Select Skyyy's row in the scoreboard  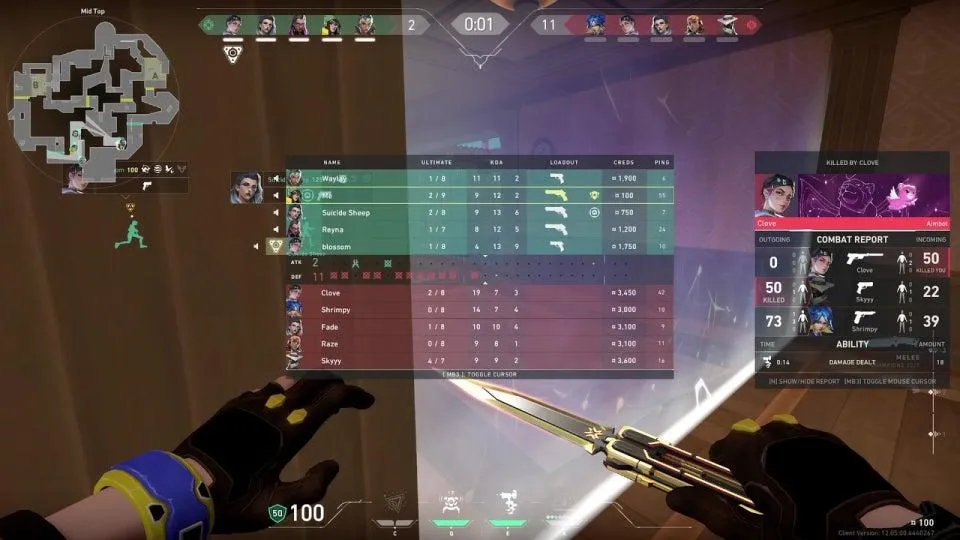[480, 360]
